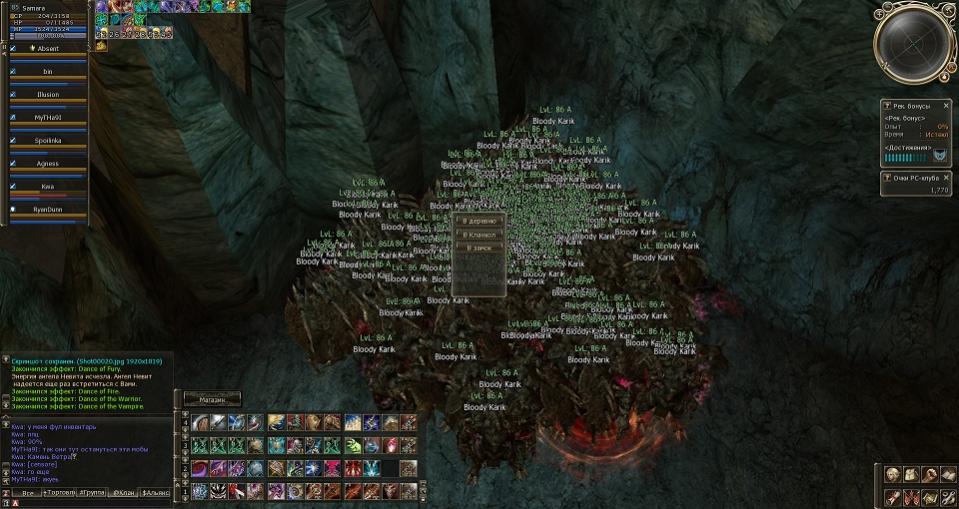
Task: Switch chat to the Все tab
Action: coord(27,493)
